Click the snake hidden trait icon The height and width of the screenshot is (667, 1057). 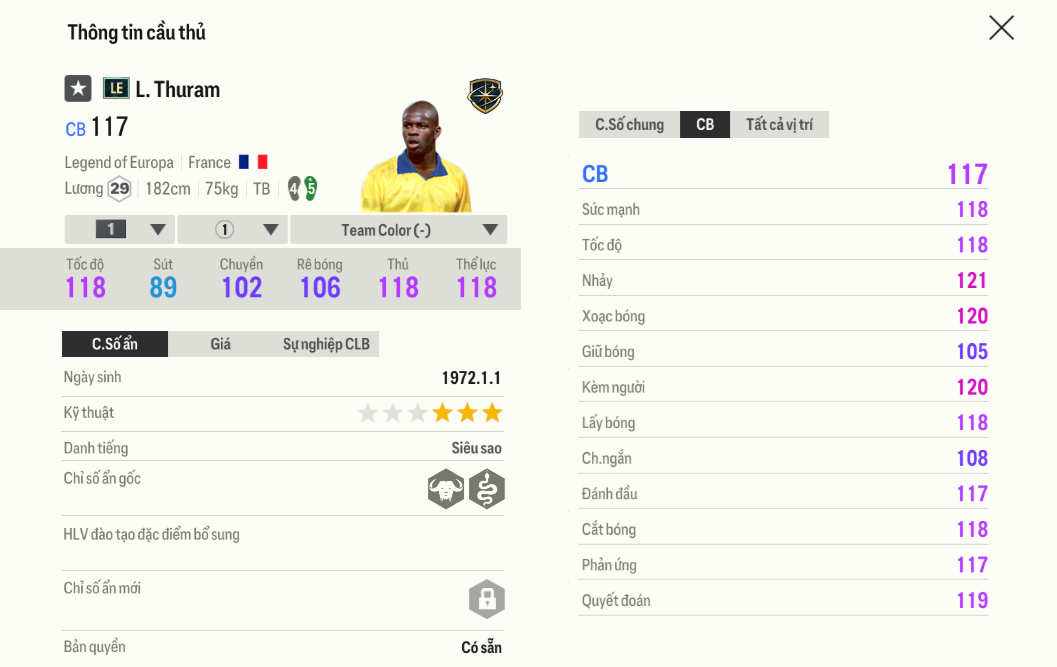pos(487,489)
